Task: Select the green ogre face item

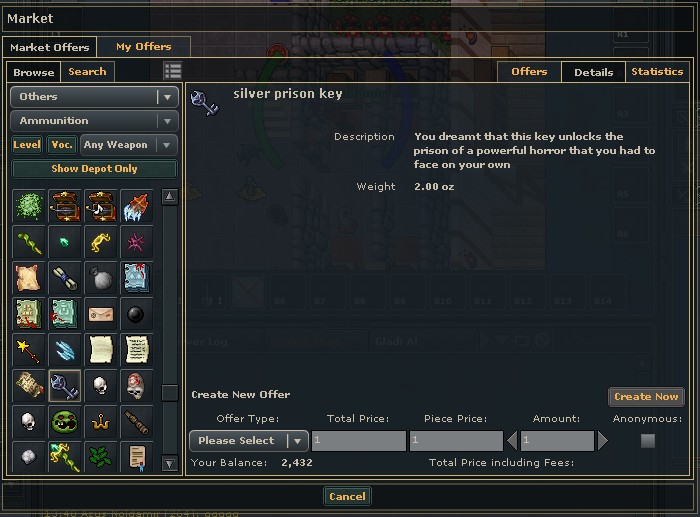Action: (65, 421)
